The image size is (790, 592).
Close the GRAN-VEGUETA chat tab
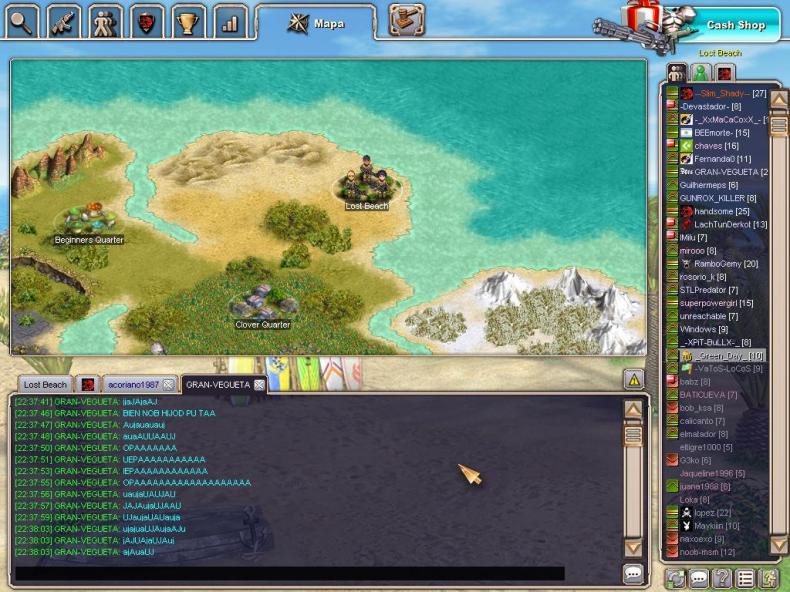[259, 384]
